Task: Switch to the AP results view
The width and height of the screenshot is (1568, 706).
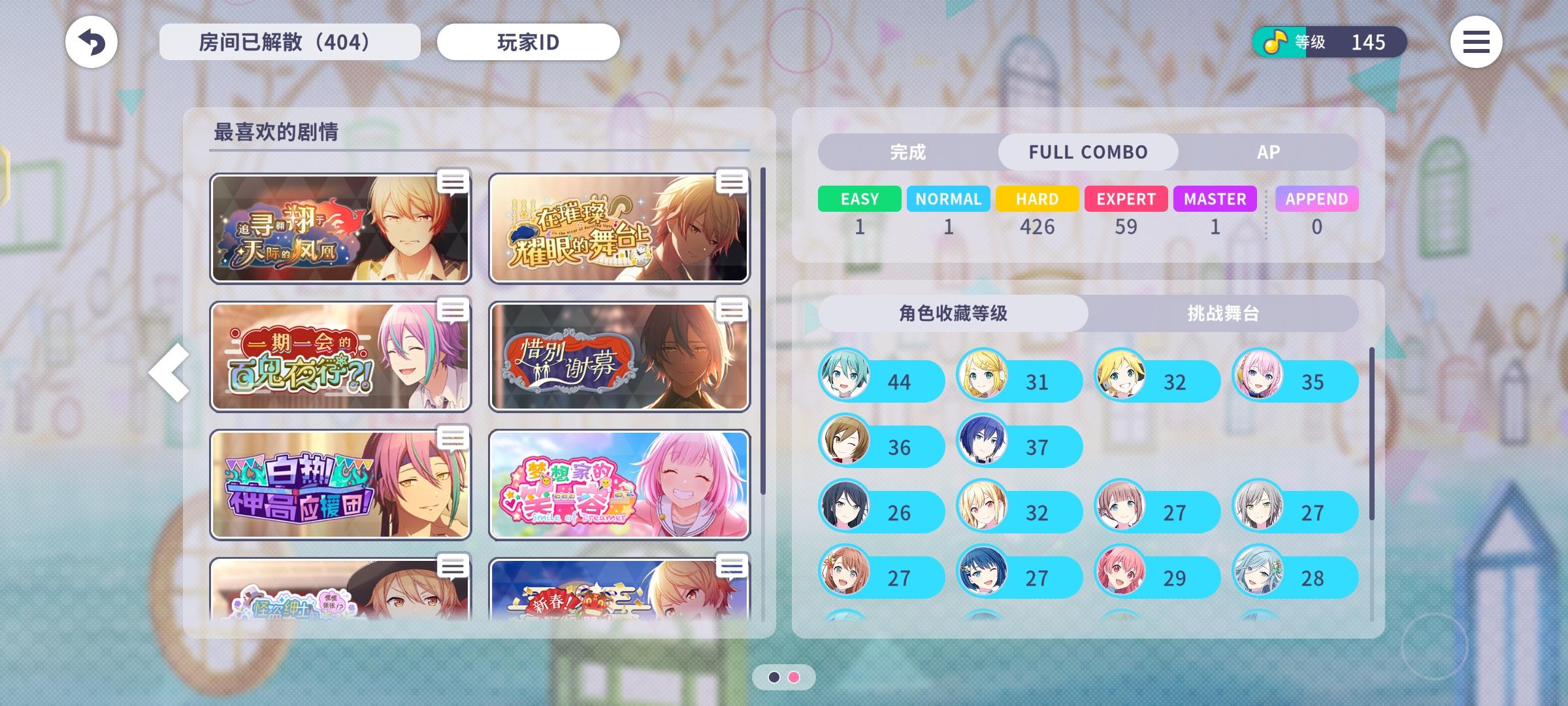Action: pyautogui.click(x=1268, y=152)
